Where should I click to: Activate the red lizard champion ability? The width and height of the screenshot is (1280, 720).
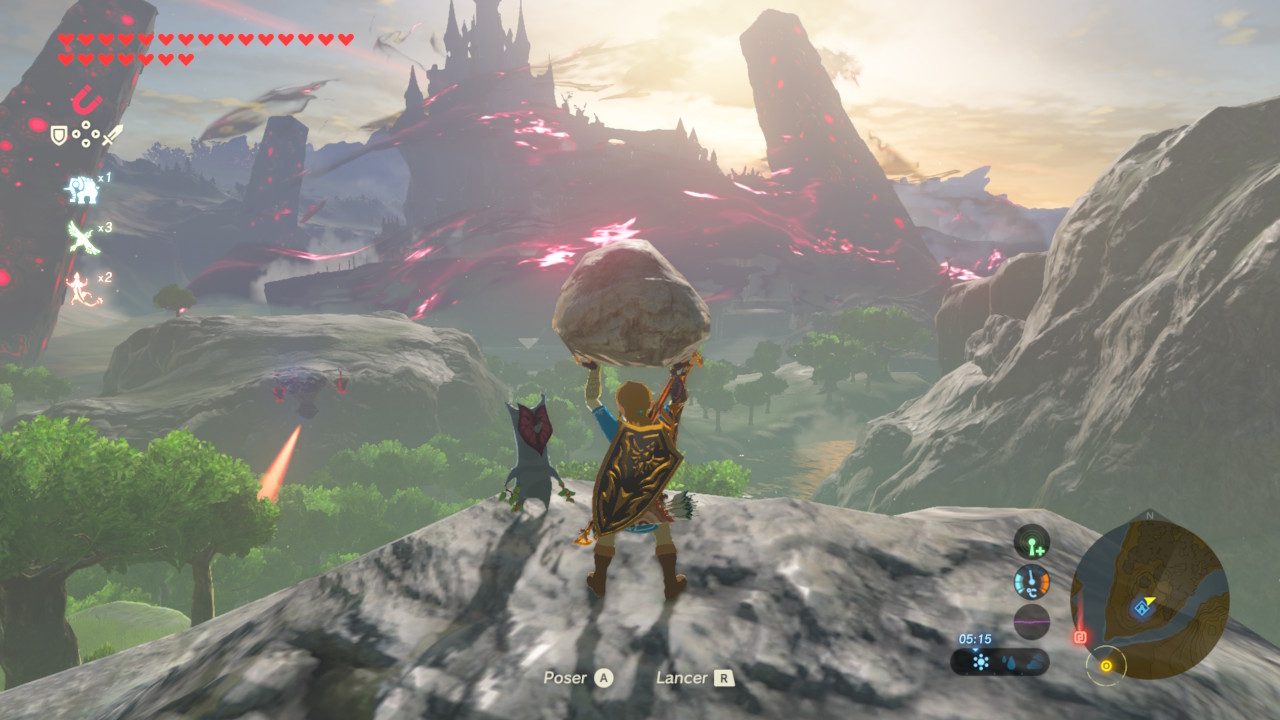click(x=78, y=288)
